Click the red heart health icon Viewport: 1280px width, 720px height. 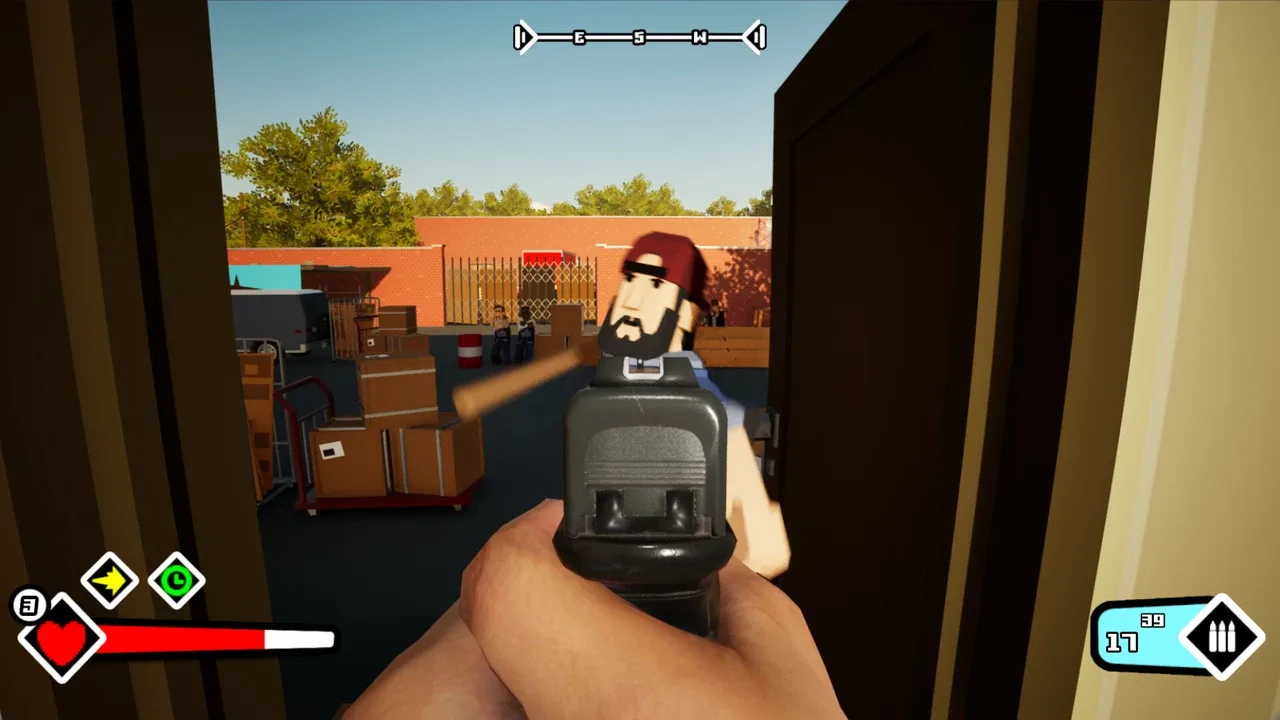[62, 638]
